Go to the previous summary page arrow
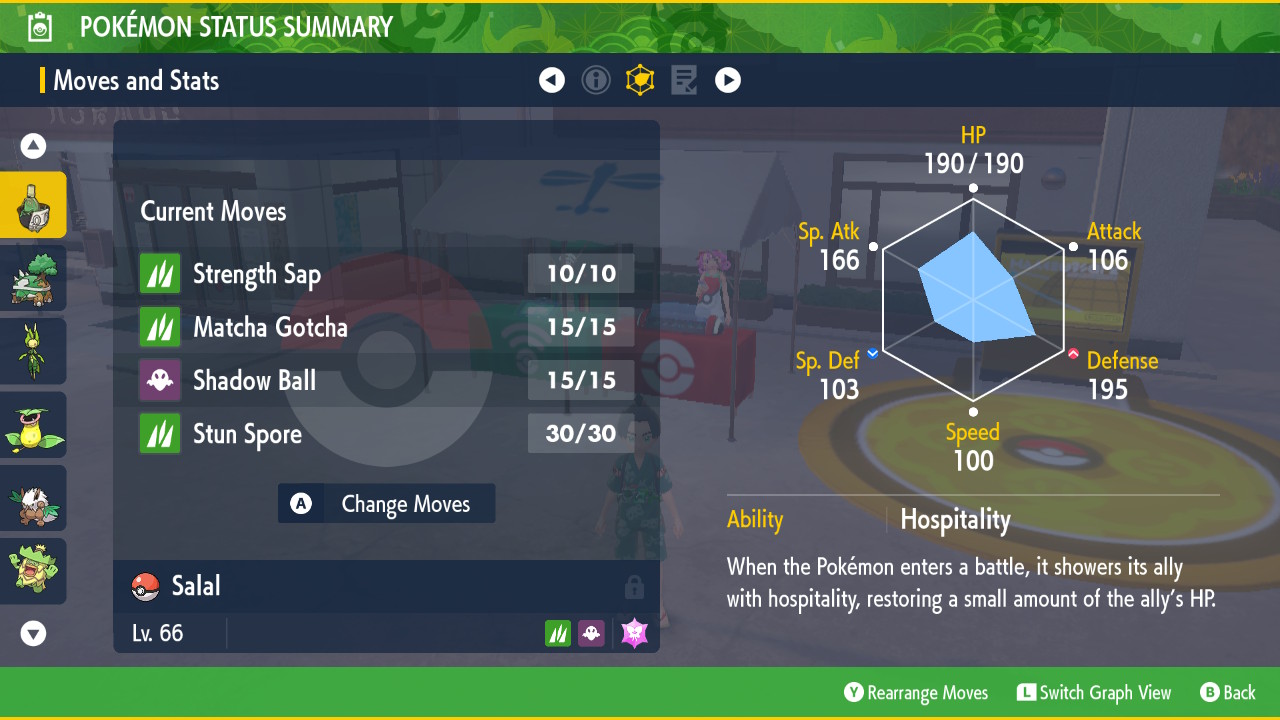The image size is (1280, 720). click(552, 80)
